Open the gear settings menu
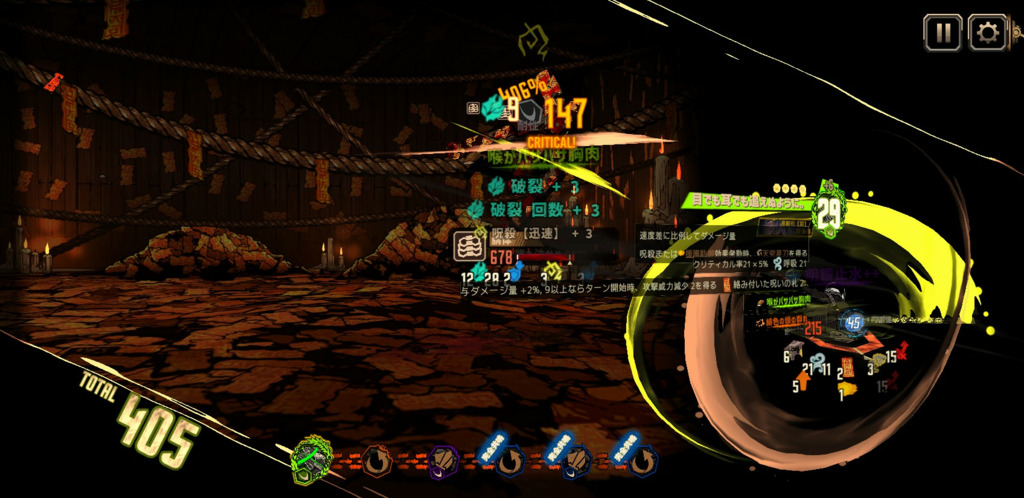The image size is (1024, 498). point(988,33)
